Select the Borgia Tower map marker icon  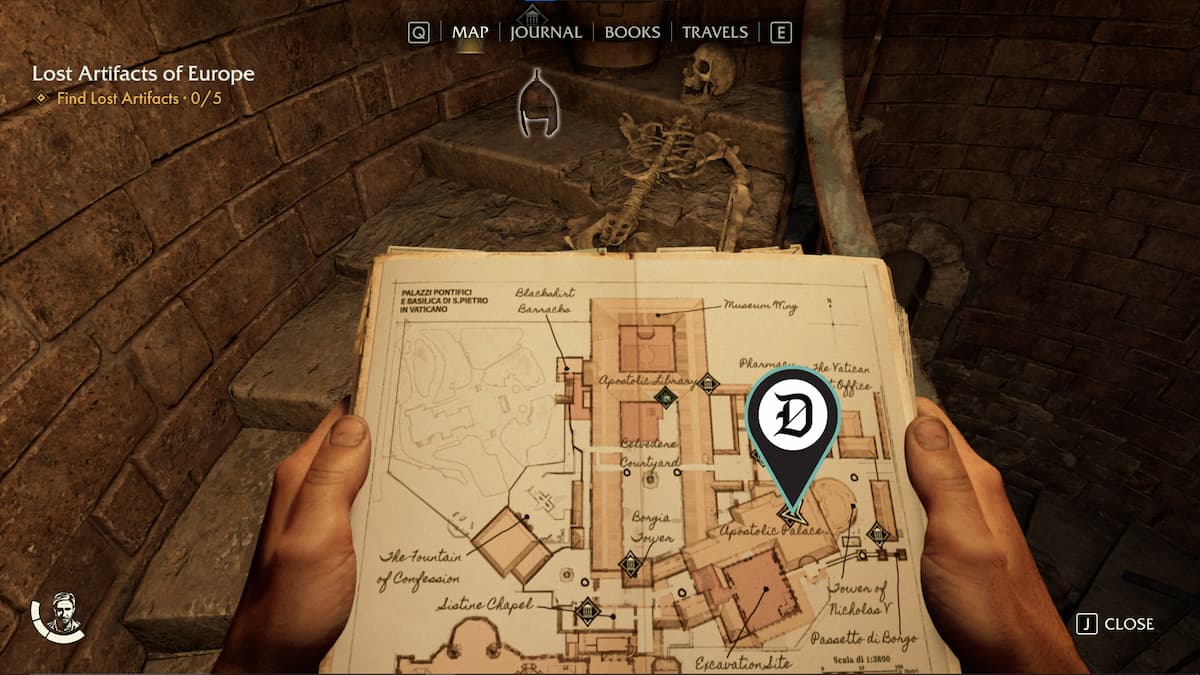click(x=631, y=565)
